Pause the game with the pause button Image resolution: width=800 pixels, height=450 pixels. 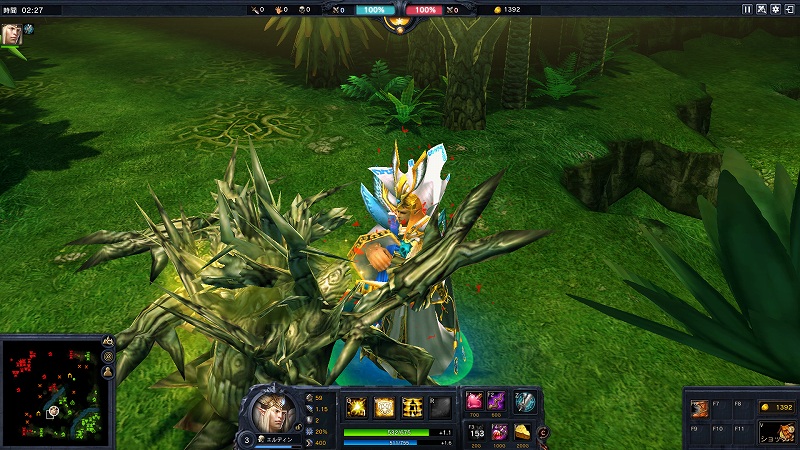[746, 9]
